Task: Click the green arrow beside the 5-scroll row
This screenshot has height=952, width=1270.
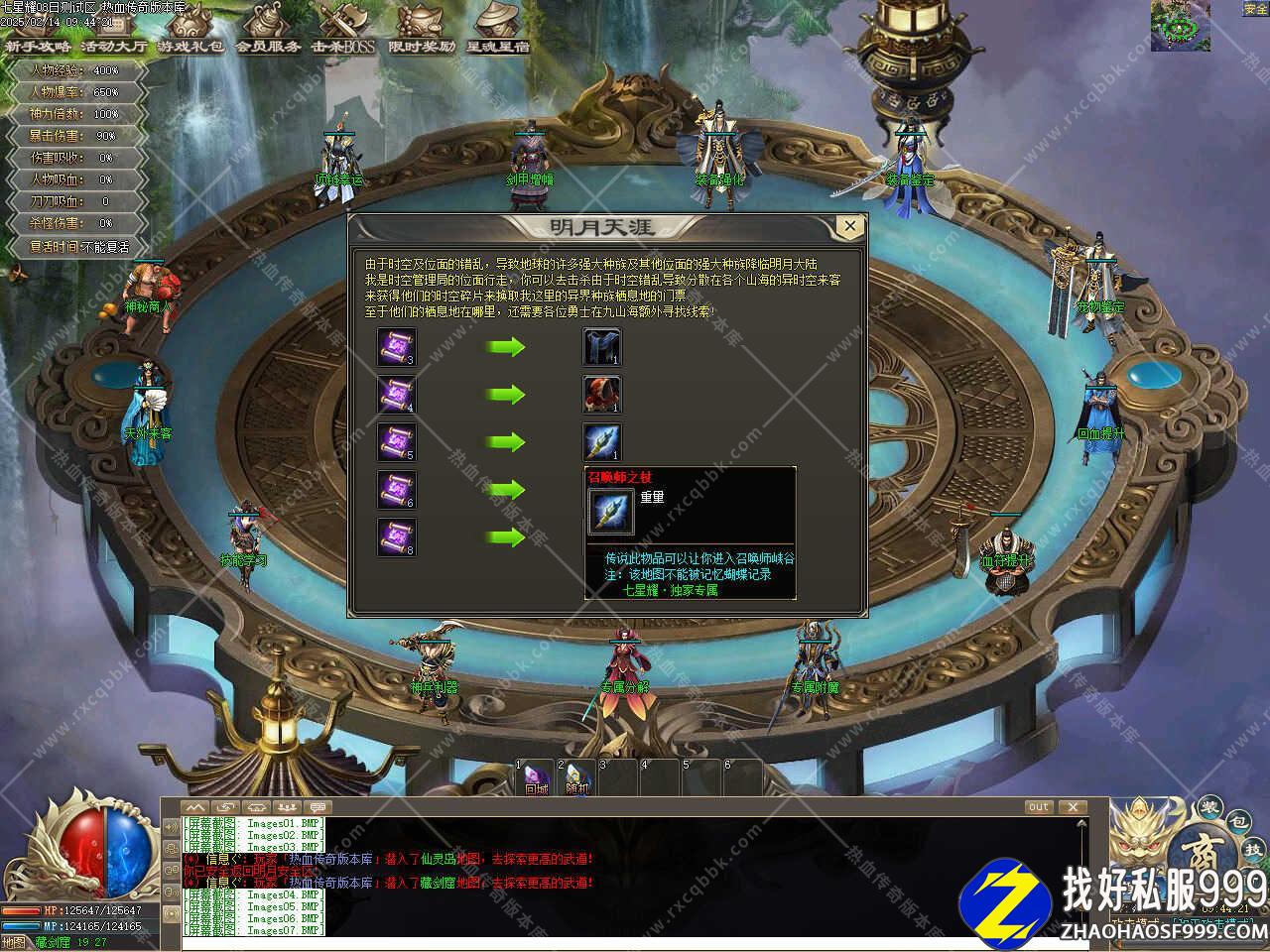Action: 506,442
